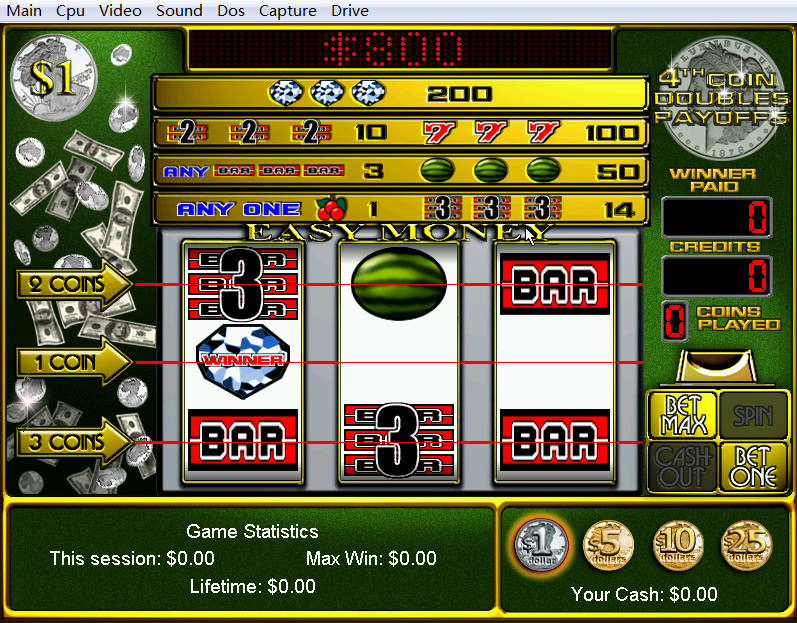The height and width of the screenshot is (623, 797).
Task: Open the Drive menu
Action: [x=349, y=11]
